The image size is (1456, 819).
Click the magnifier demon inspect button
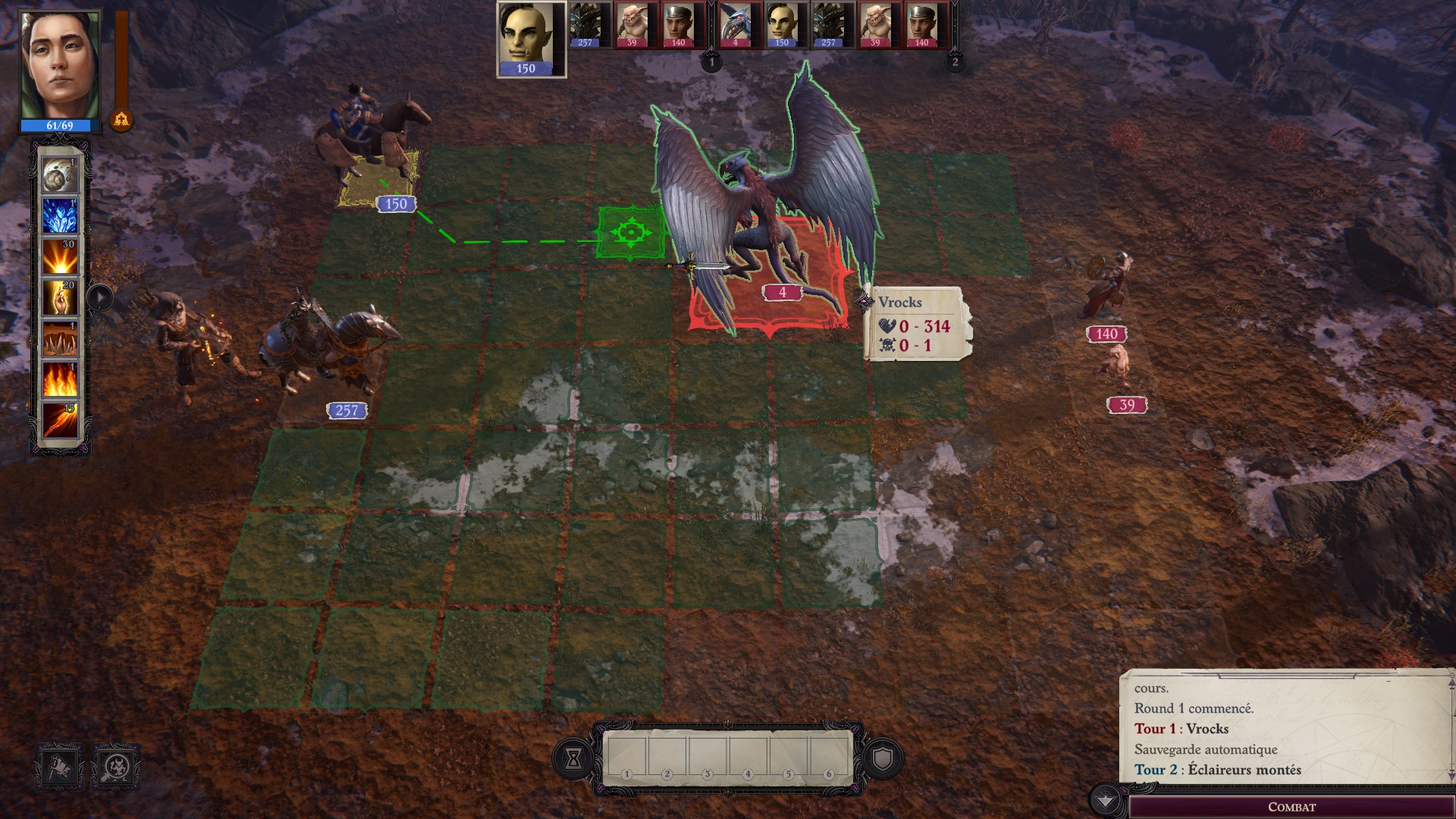[x=116, y=767]
